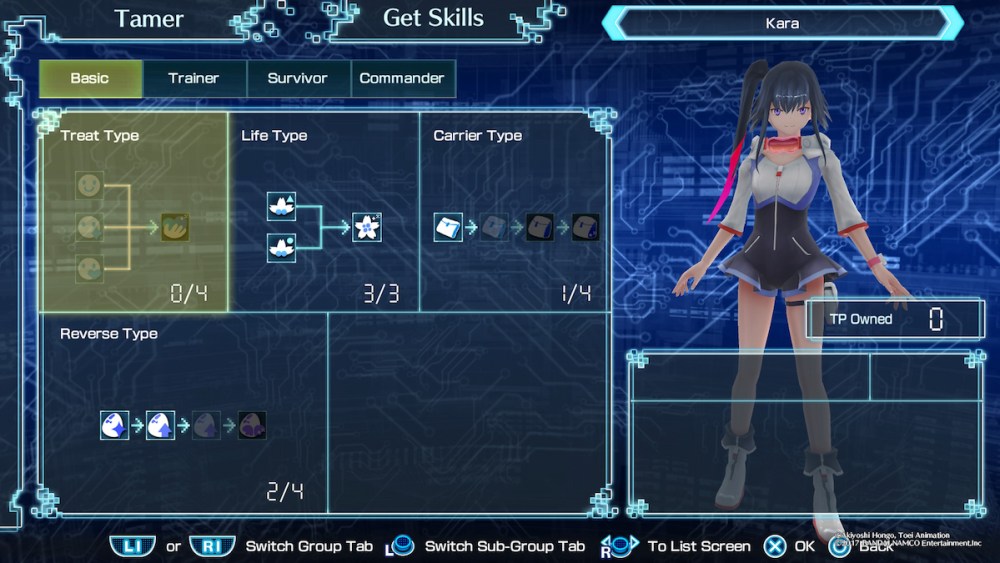Image resolution: width=1000 pixels, height=563 pixels.
Task: Click the Kara character name banner
Action: coord(782,23)
